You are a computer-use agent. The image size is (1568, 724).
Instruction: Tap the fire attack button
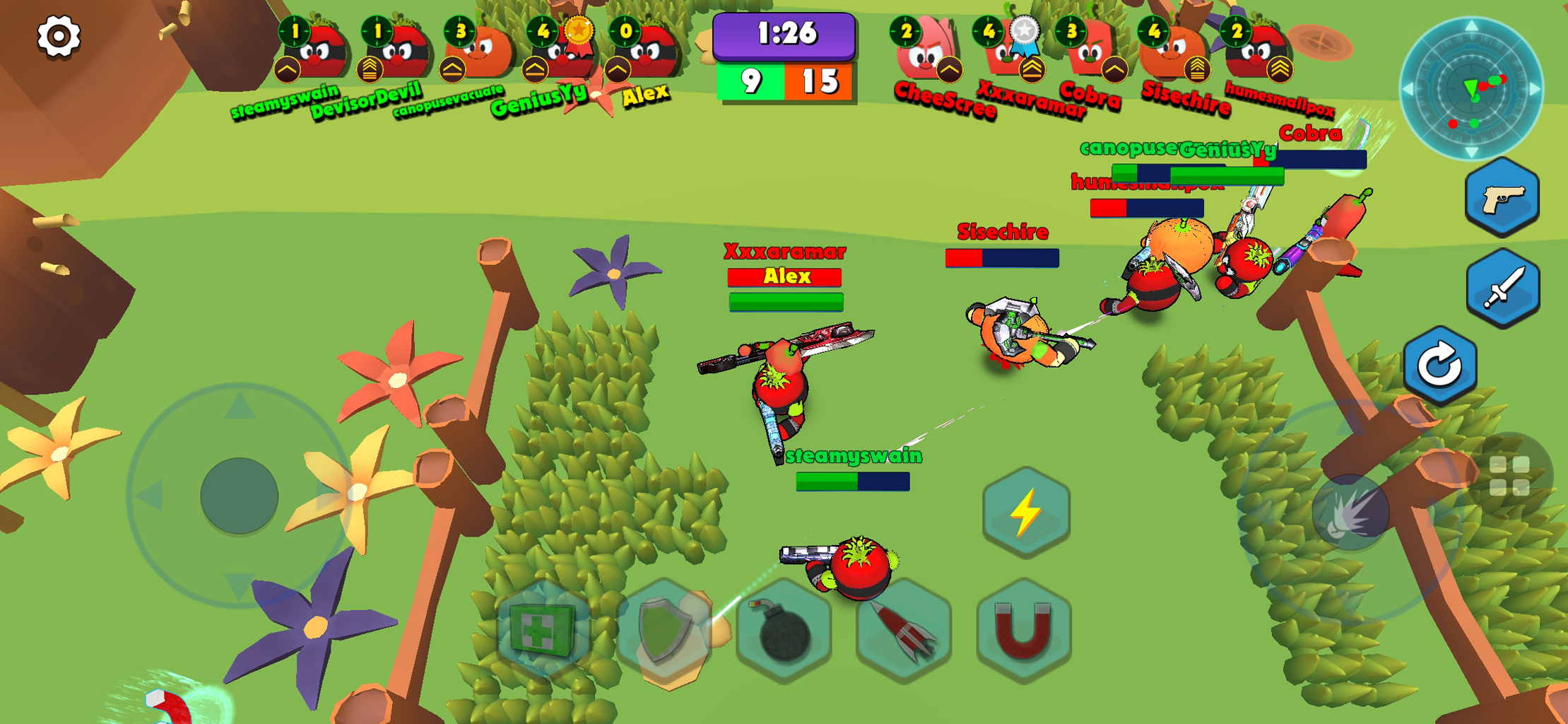point(1350,512)
